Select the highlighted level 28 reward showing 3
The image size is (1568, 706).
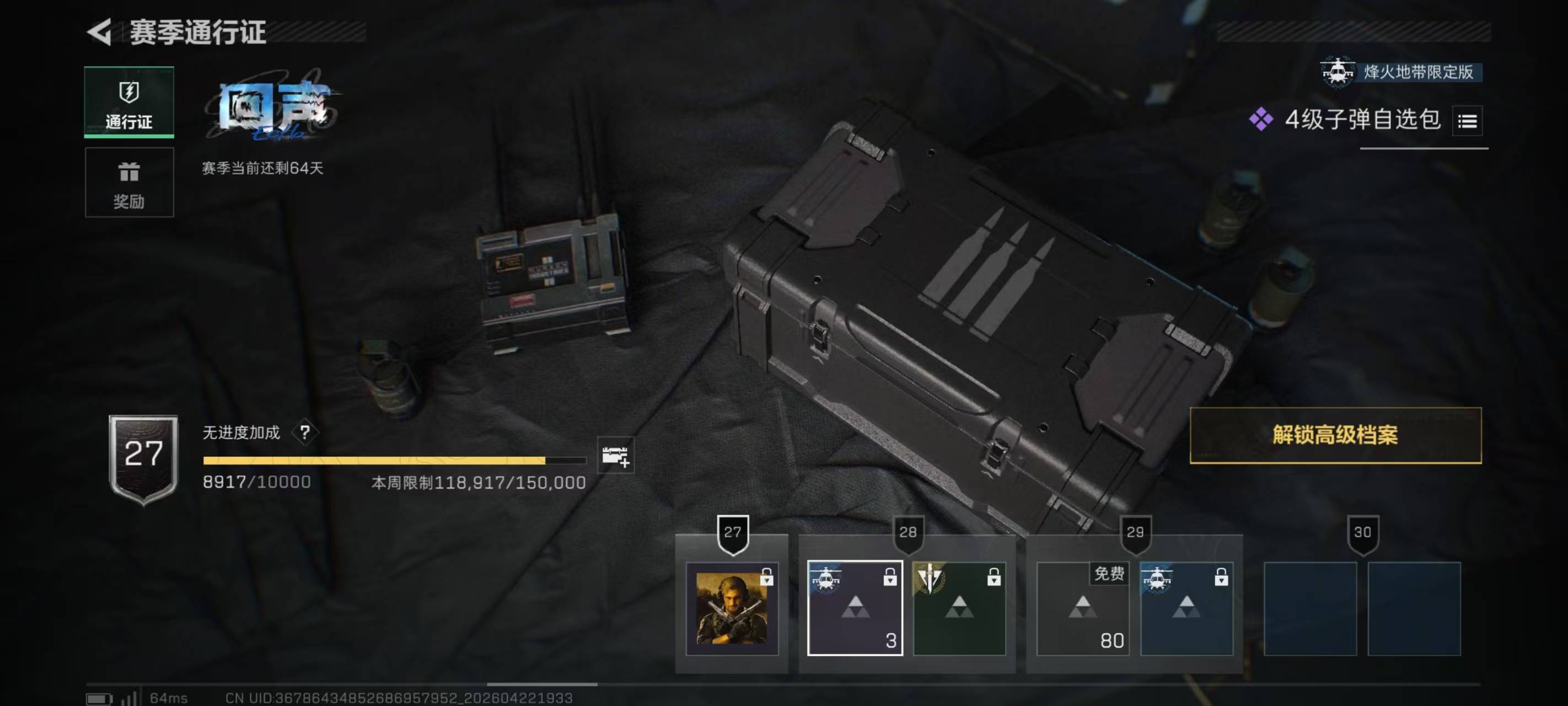coord(855,608)
